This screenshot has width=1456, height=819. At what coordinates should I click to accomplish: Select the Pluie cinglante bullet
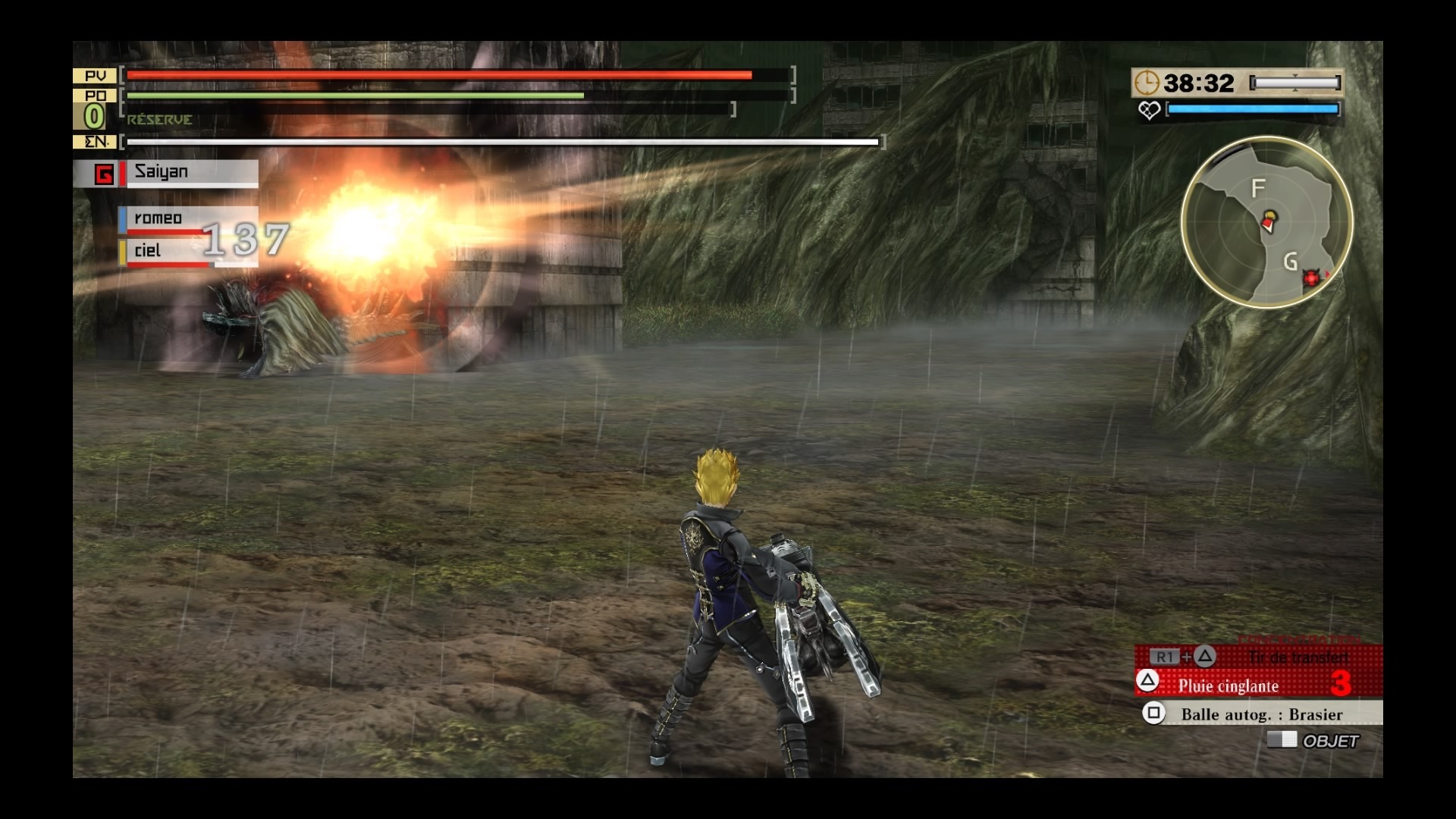(1228, 686)
